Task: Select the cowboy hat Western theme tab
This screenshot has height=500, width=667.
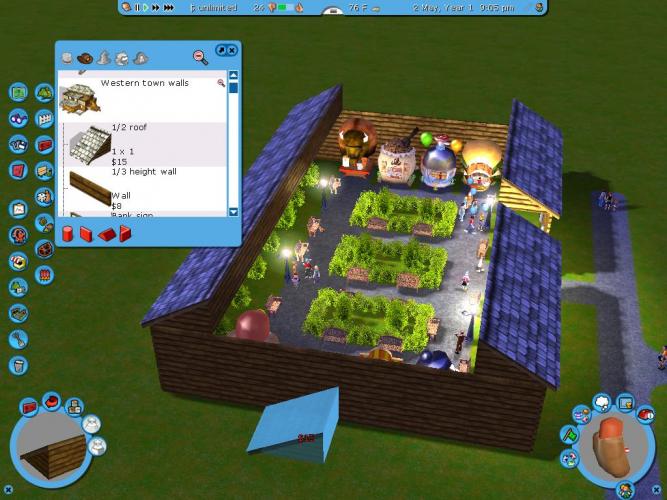Action: click(x=85, y=58)
